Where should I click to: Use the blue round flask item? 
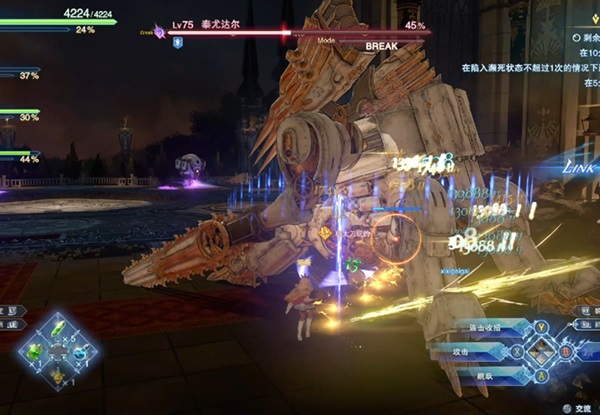[82, 352]
